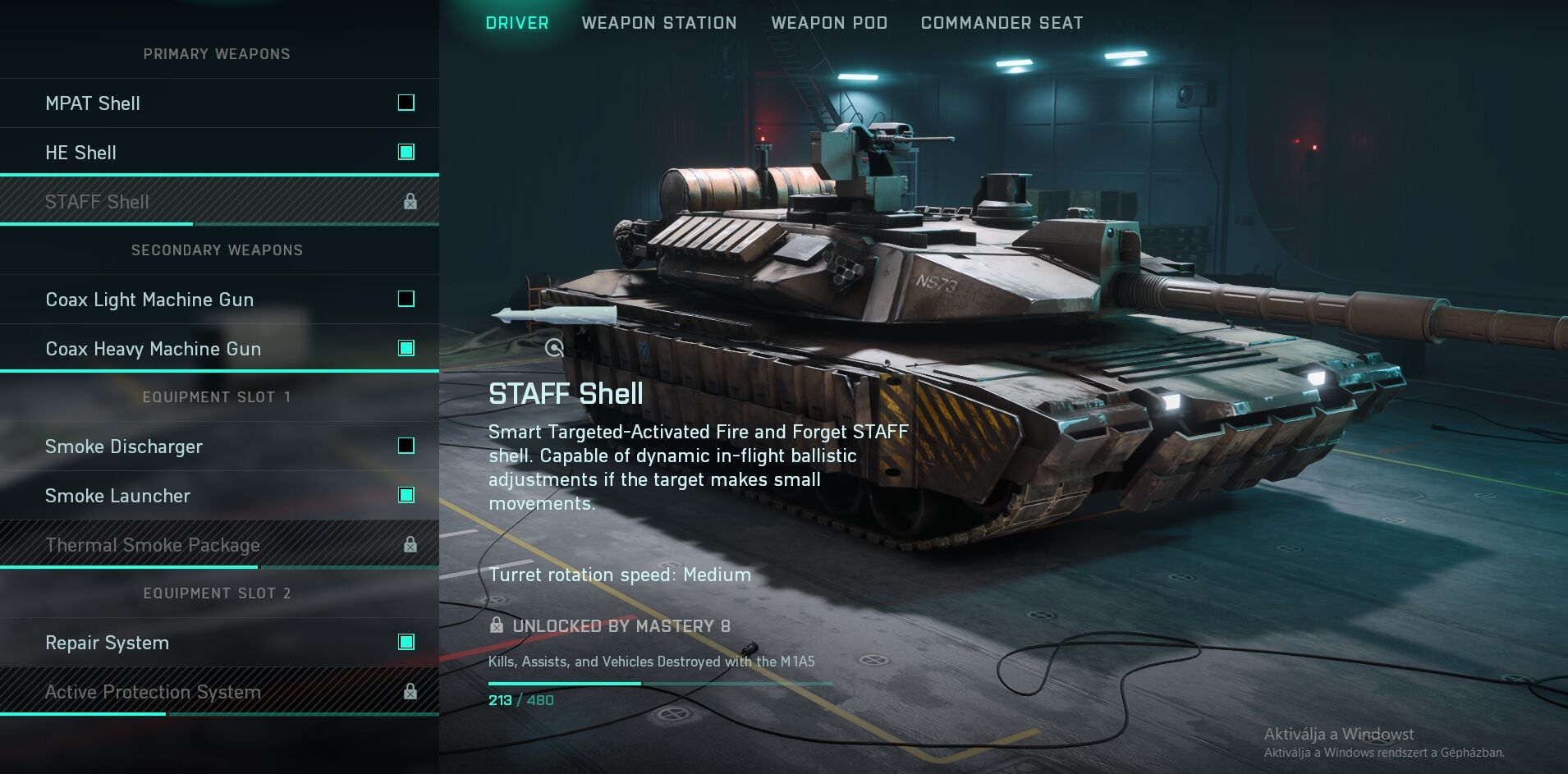Pick the Coax Heavy Machine Gun

(219, 349)
